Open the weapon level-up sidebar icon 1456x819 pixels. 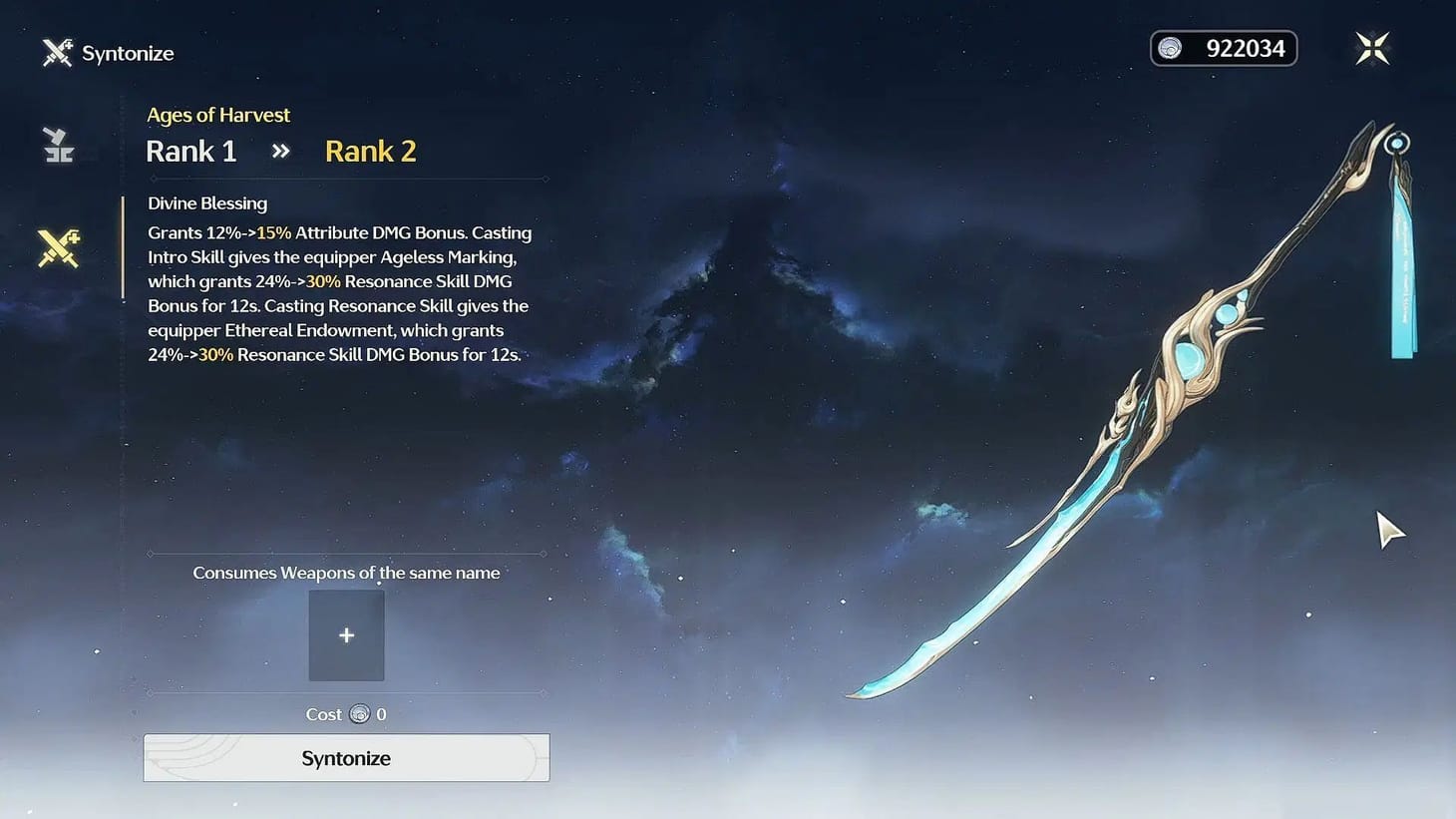[57, 144]
